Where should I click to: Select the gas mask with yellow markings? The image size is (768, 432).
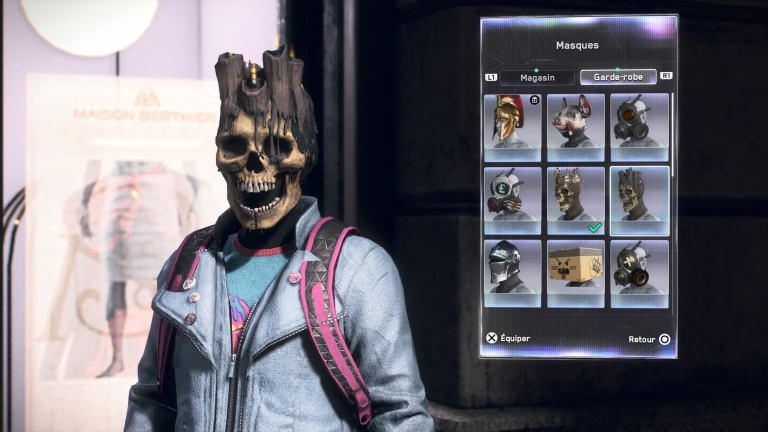point(639,273)
